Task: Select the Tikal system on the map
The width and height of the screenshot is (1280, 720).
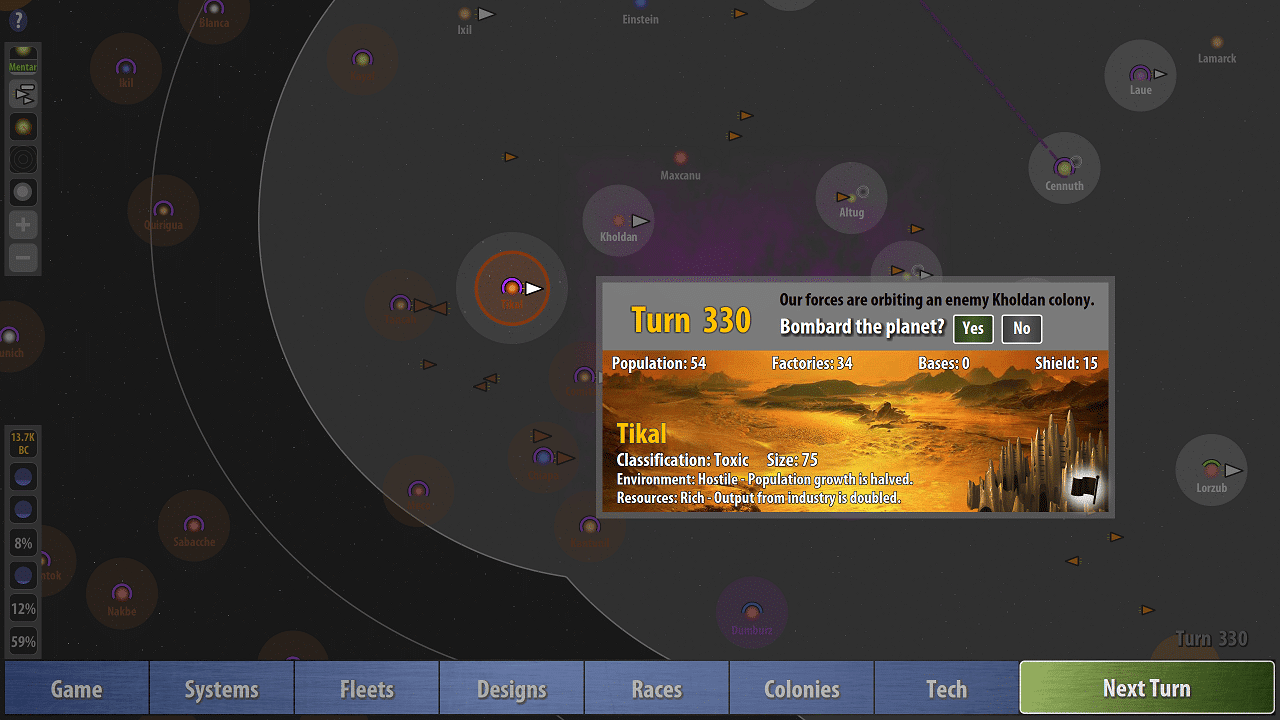Action: pyautogui.click(x=512, y=289)
